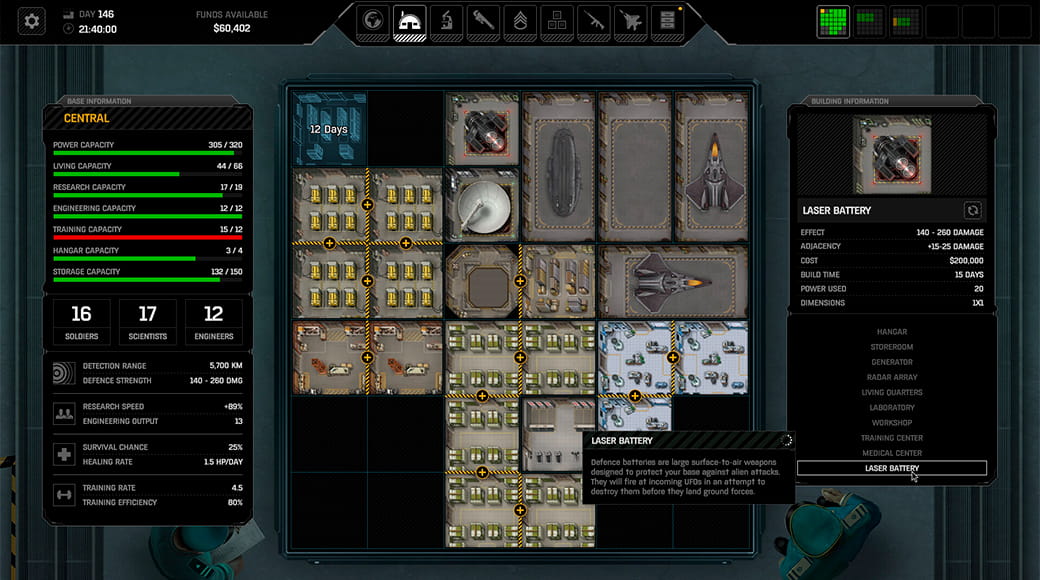The height and width of the screenshot is (580, 1040).
Task: Select Living Quarters to build
Action: tap(891, 392)
